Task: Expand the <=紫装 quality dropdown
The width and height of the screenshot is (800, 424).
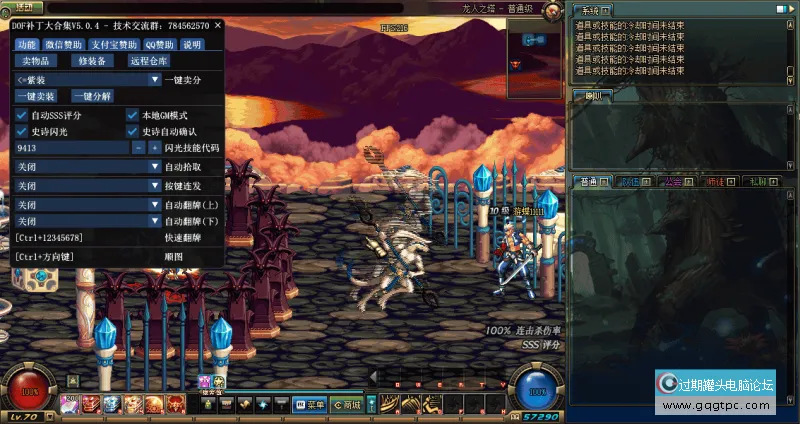Action: pyautogui.click(x=155, y=80)
